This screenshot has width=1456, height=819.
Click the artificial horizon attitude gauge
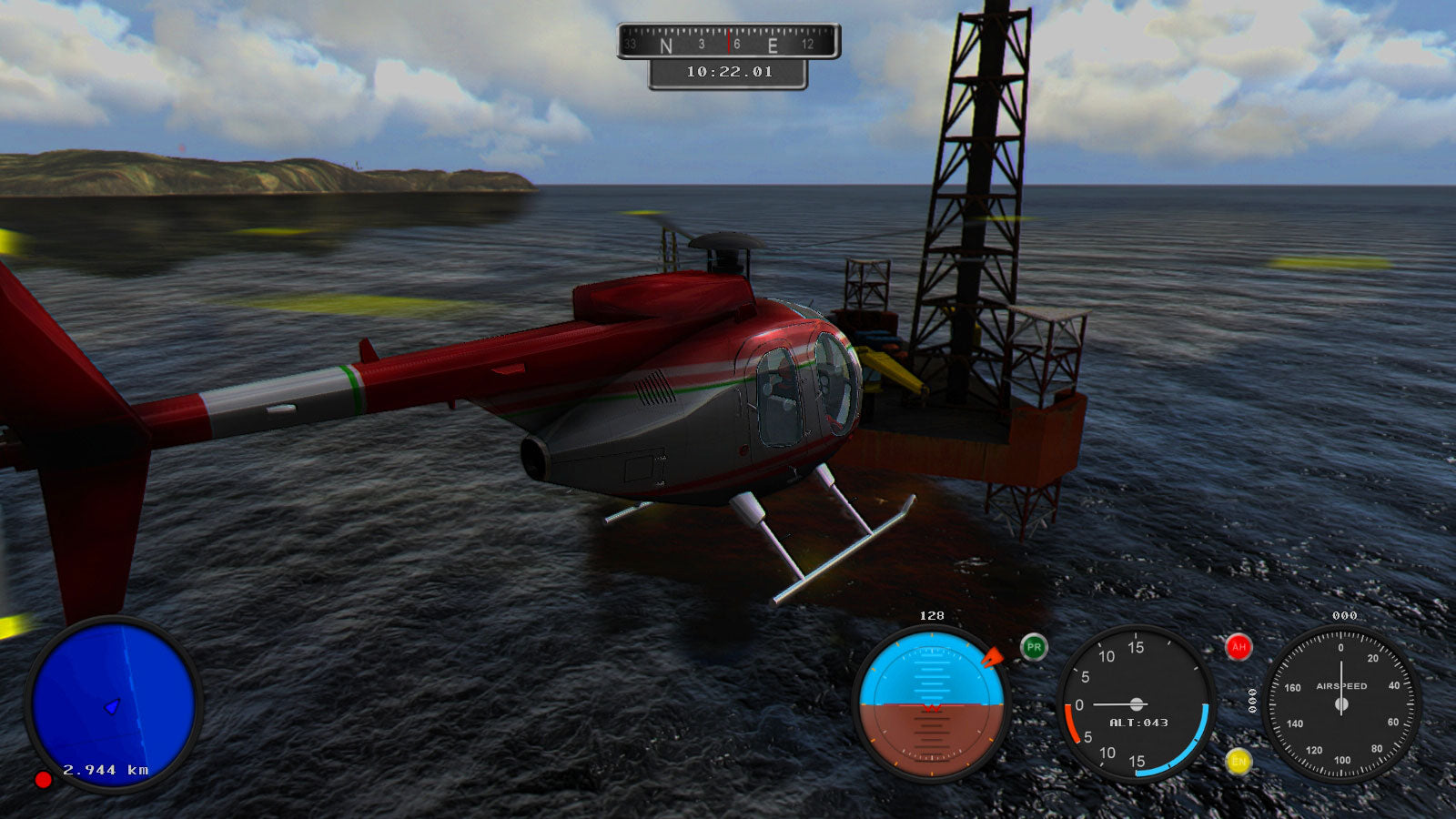[931, 703]
